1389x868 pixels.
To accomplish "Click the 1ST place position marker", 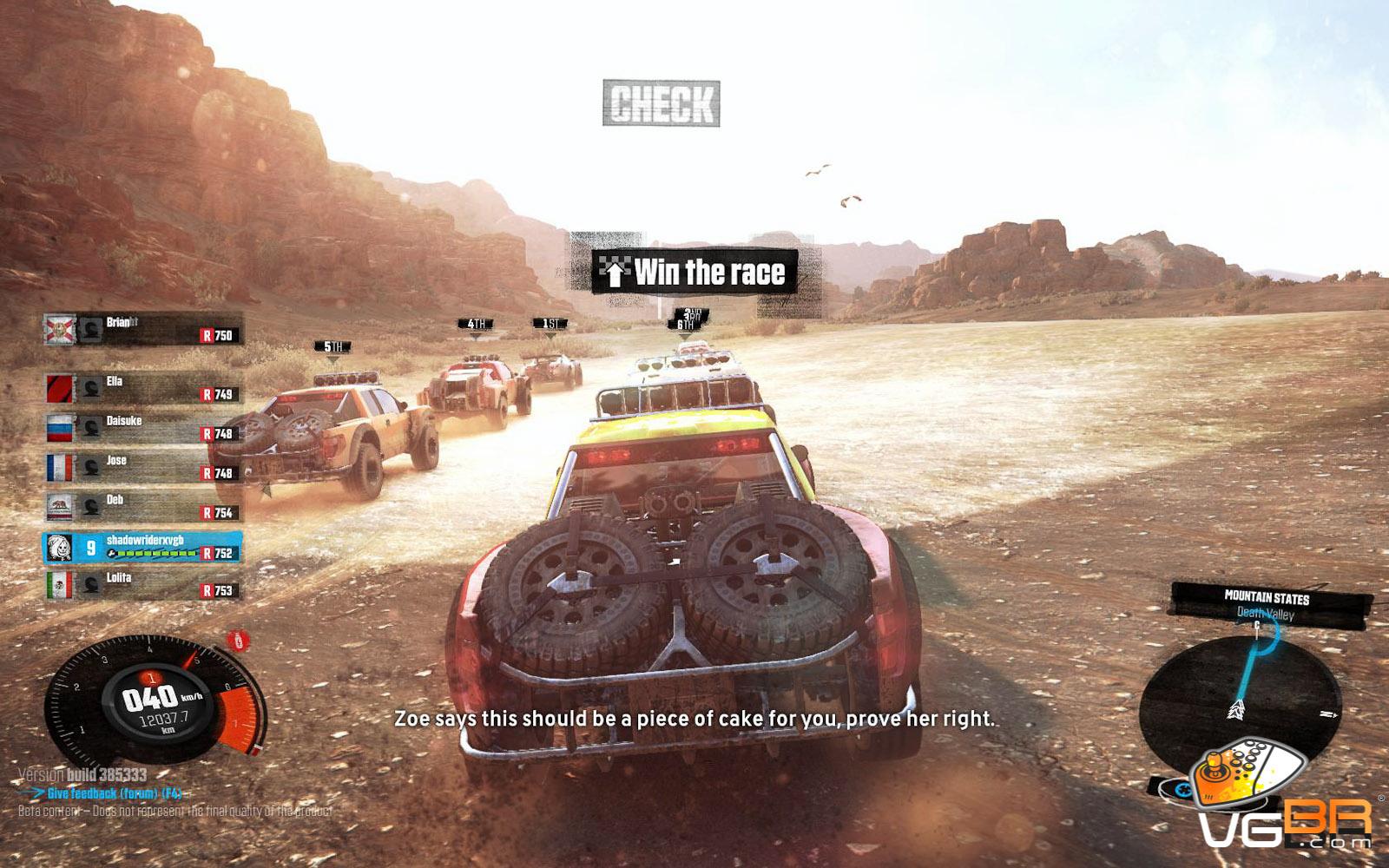I will click(550, 325).
